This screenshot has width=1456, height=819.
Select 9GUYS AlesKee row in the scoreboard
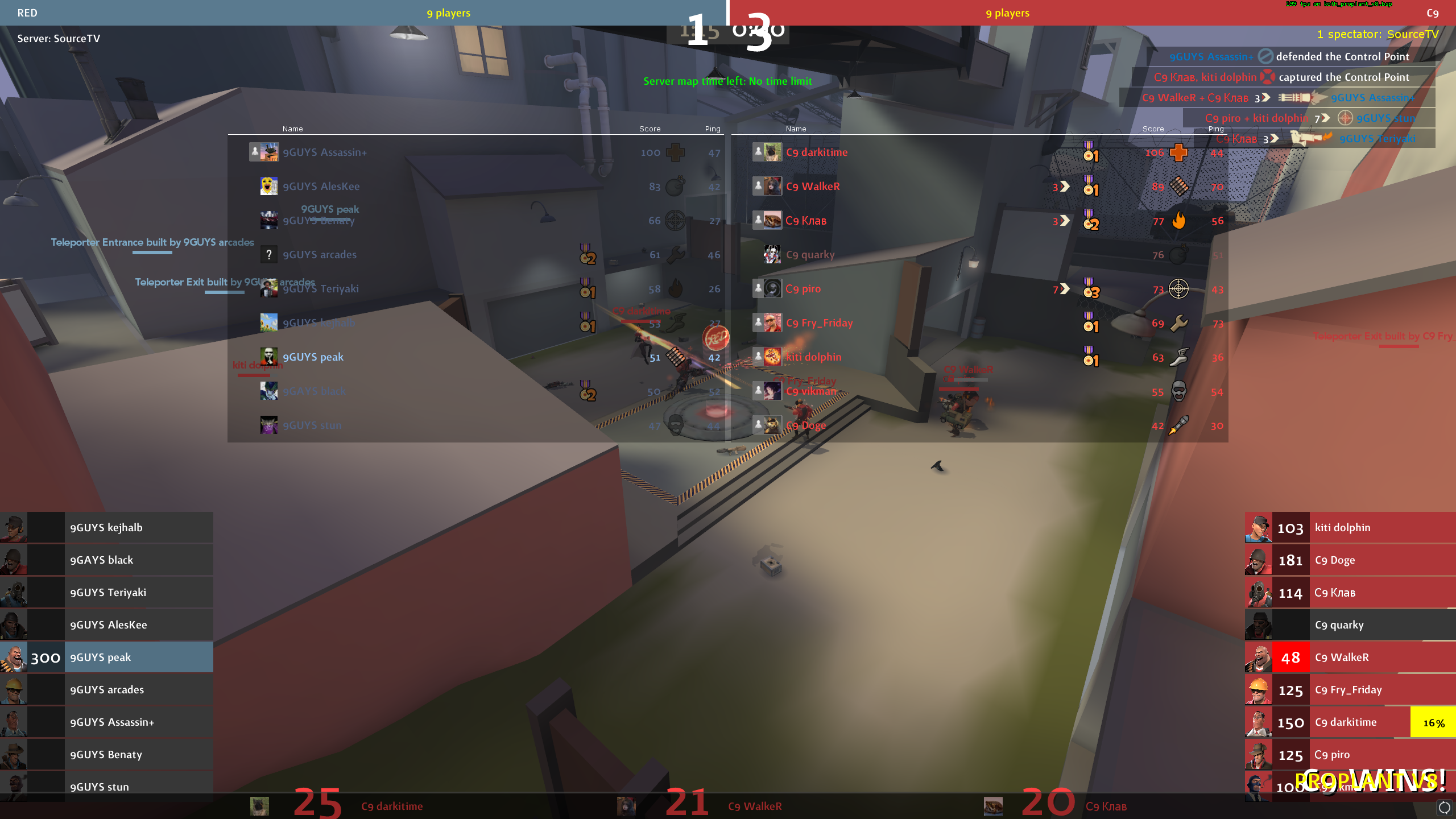click(x=321, y=187)
